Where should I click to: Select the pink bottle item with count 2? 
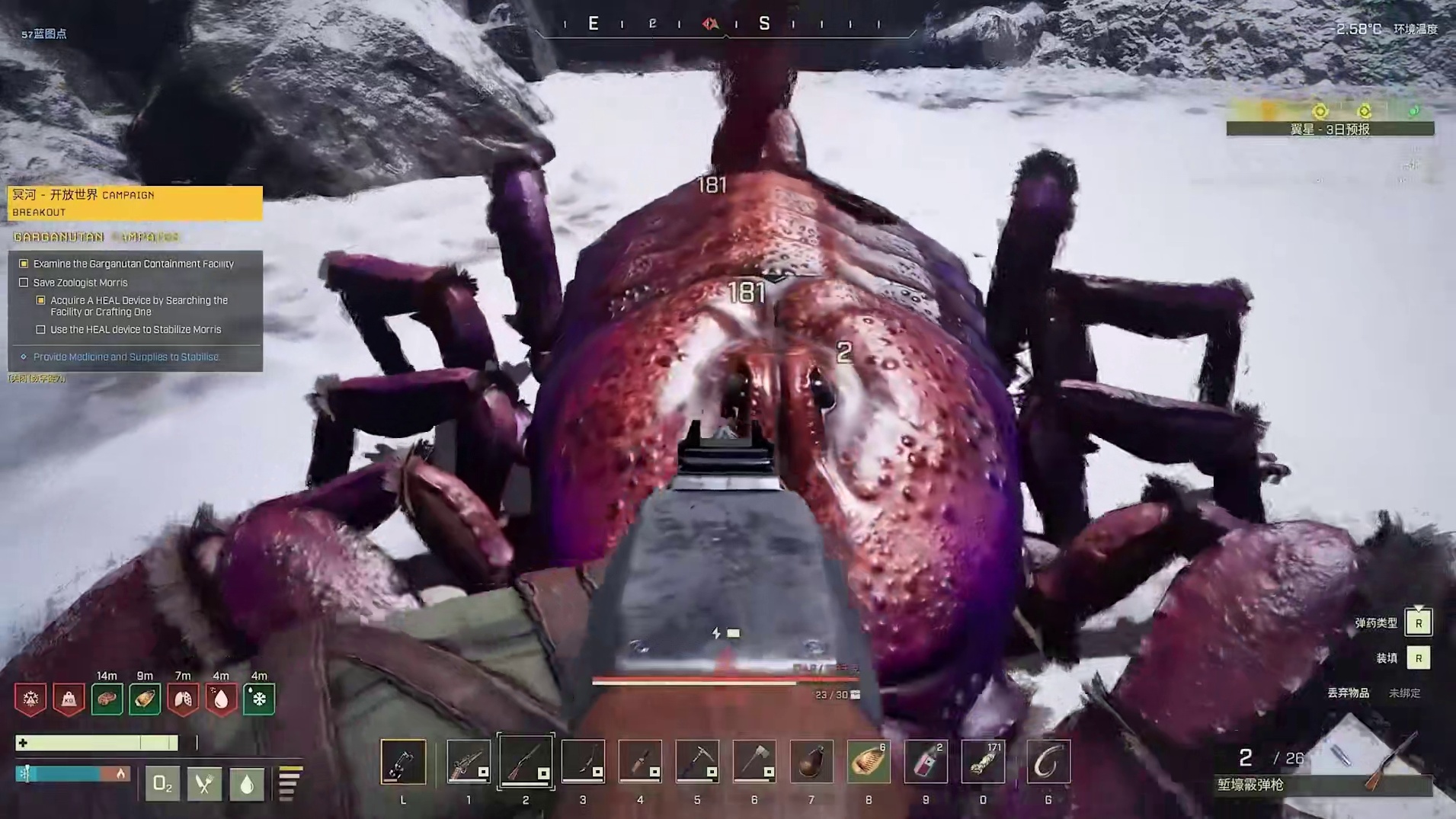[926, 761]
